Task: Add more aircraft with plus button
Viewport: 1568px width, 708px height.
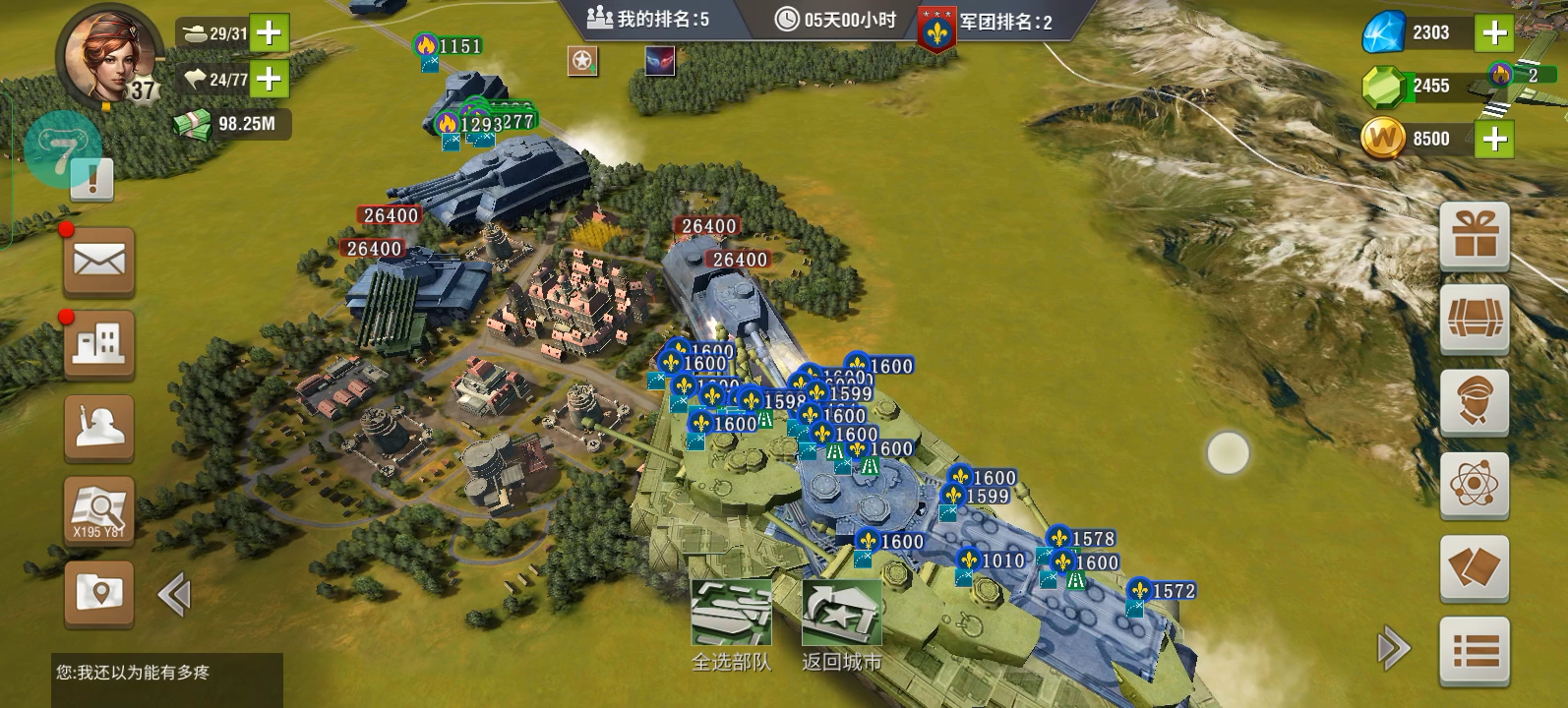Action: pyautogui.click(x=269, y=79)
